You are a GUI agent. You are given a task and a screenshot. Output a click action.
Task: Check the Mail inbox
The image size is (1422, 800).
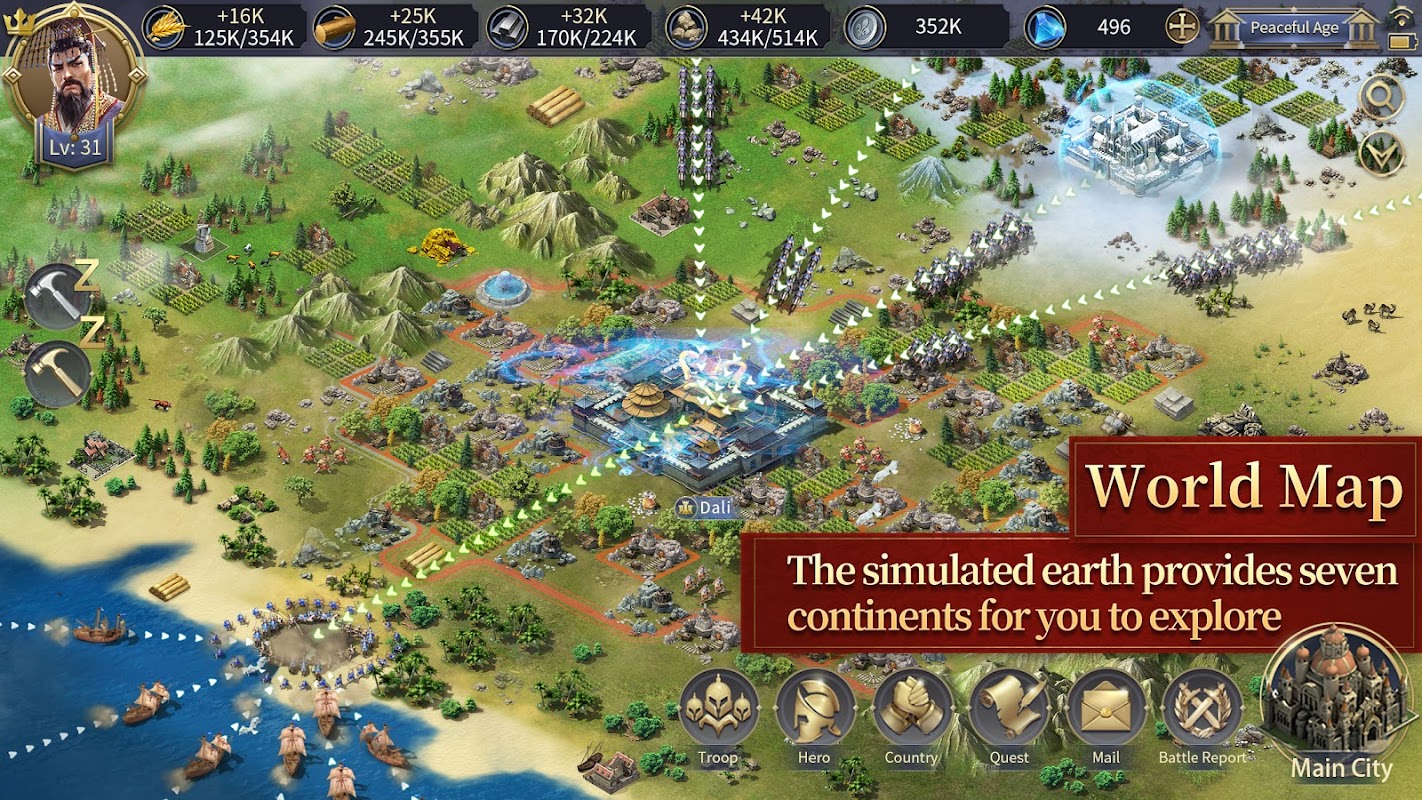tap(1105, 712)
